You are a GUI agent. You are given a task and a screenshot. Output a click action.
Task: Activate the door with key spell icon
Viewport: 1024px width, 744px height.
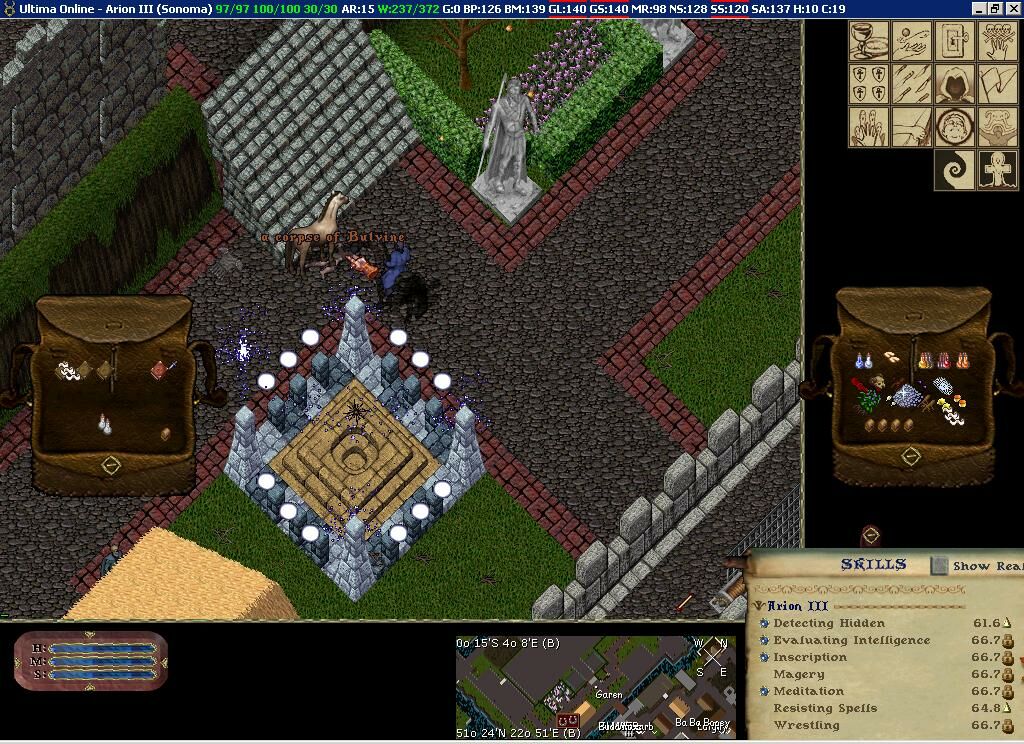click(954, 41)
